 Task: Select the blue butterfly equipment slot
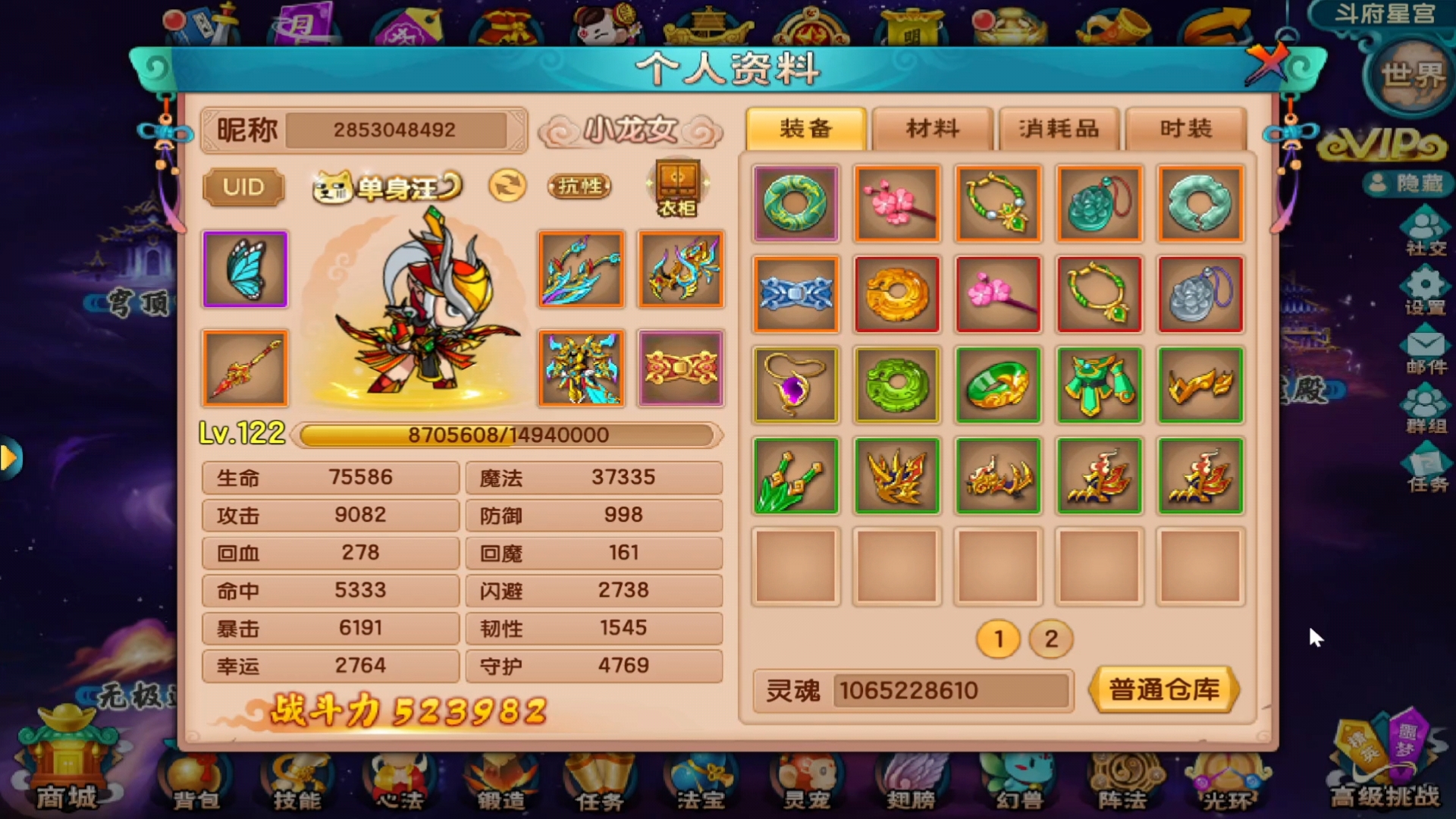pos(245,269)
